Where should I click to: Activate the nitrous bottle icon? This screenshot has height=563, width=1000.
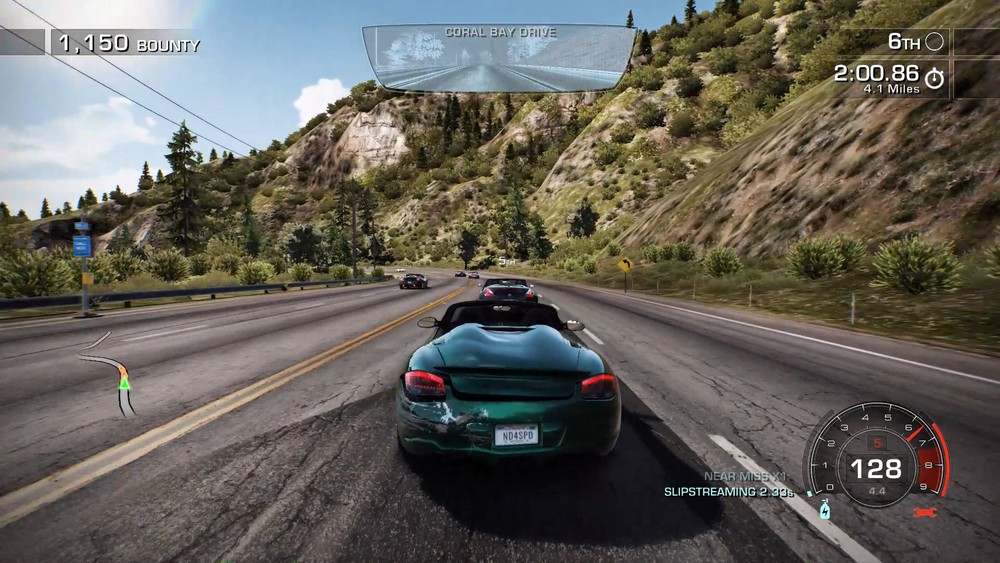[824, 510]
